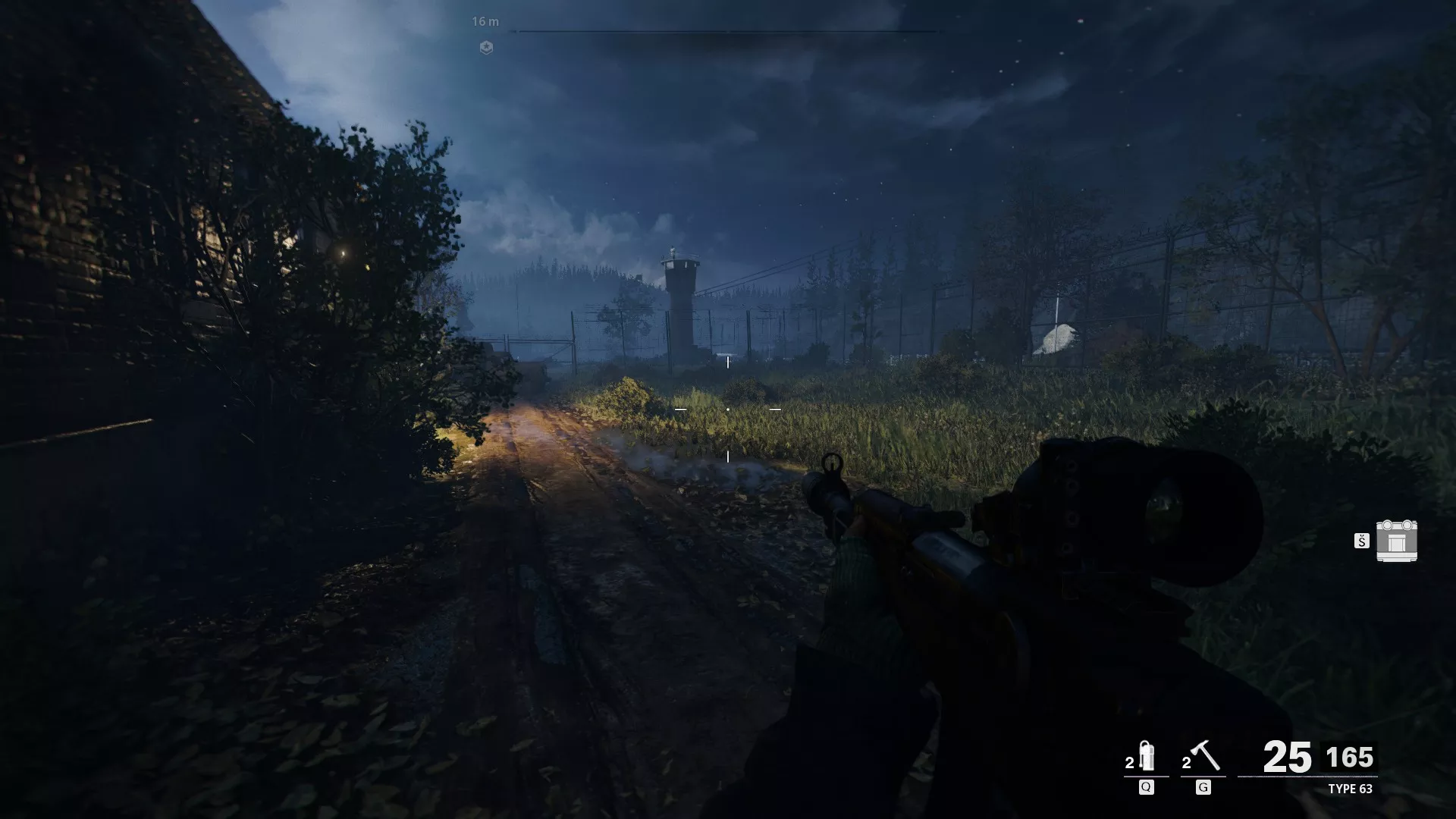Click the Q keybind label under the grenade
Image resolution: width=1456 pixels, height=819 pixels.
1145,786
